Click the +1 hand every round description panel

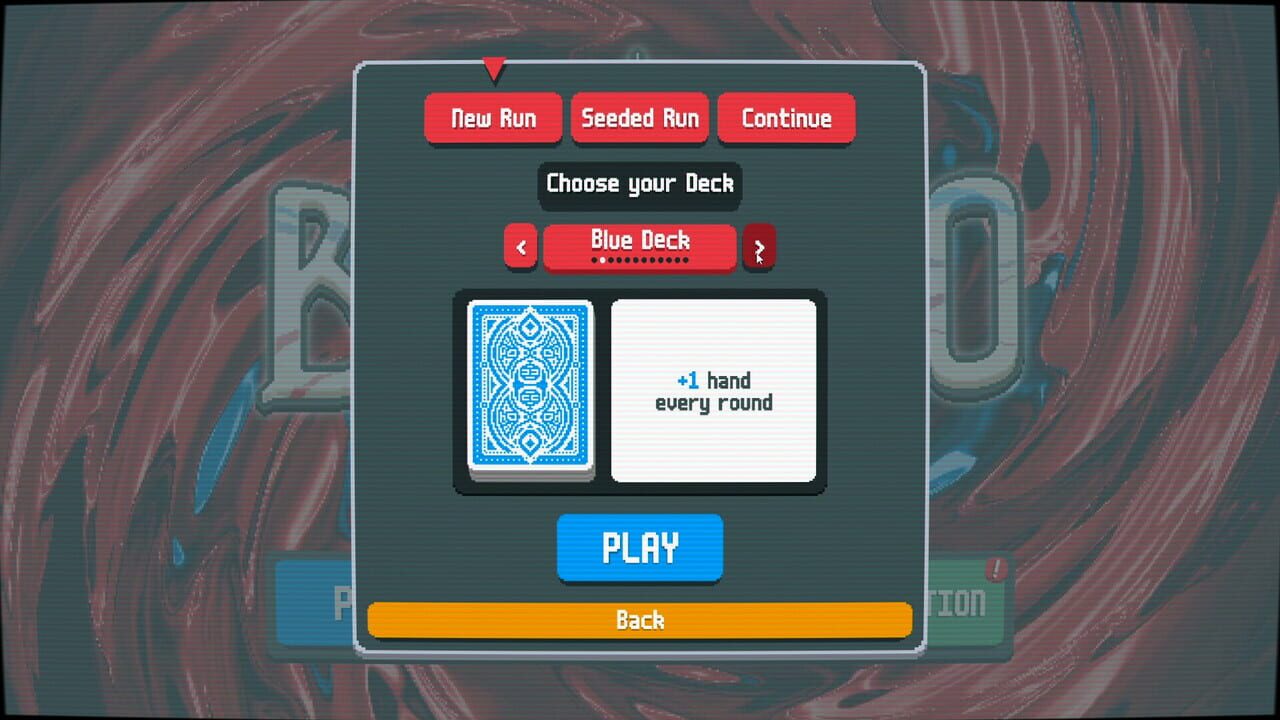coord(713,391)
